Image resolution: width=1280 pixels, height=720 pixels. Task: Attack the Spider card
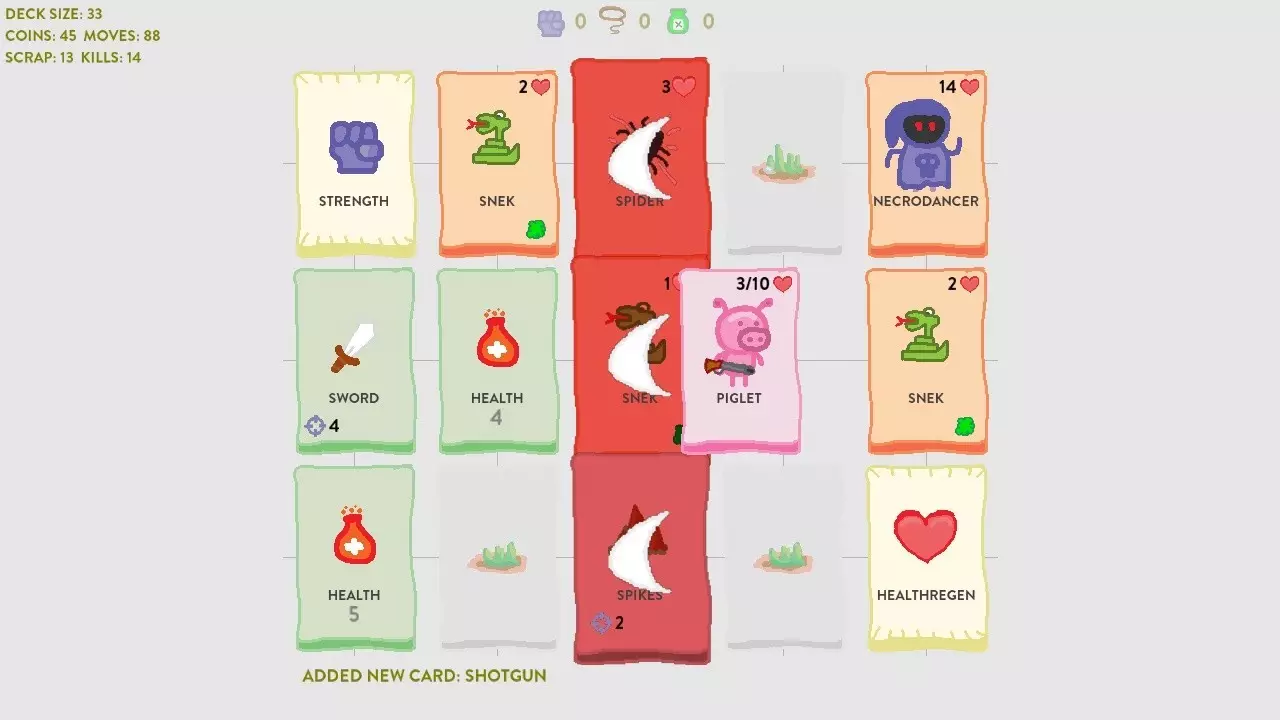coord(640,160)
